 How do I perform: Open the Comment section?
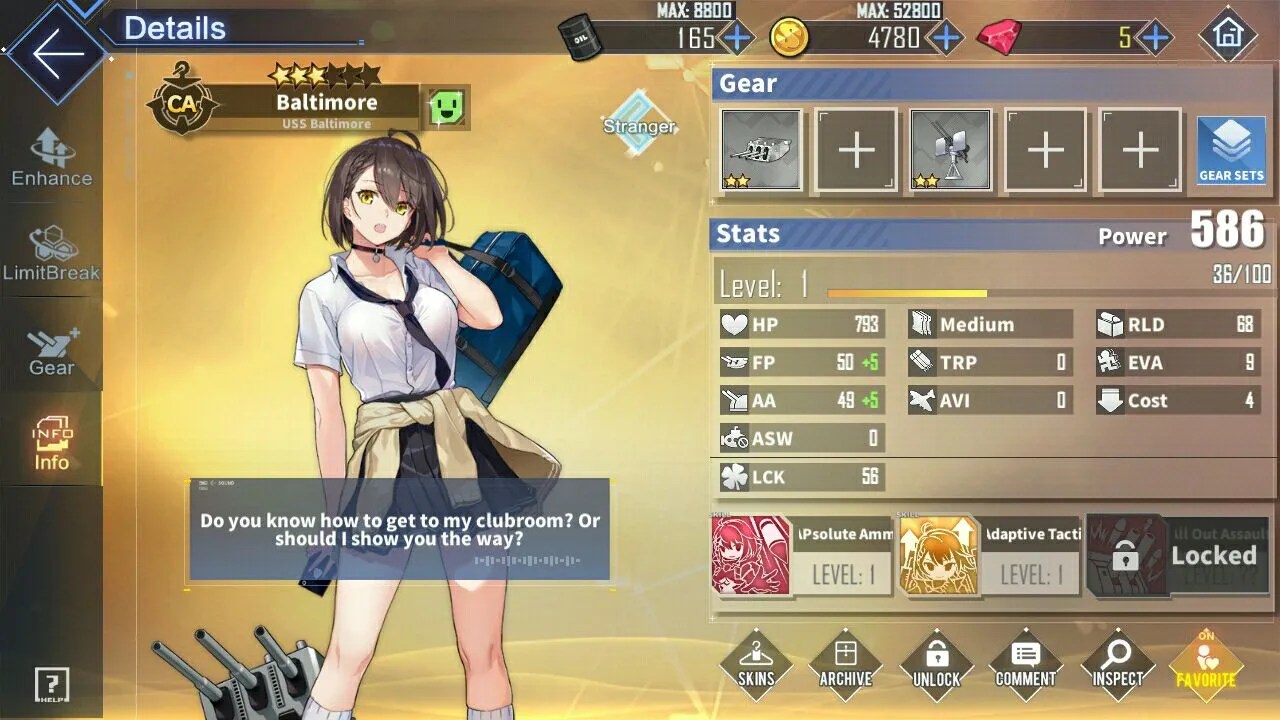click(x=1026, y=664)
